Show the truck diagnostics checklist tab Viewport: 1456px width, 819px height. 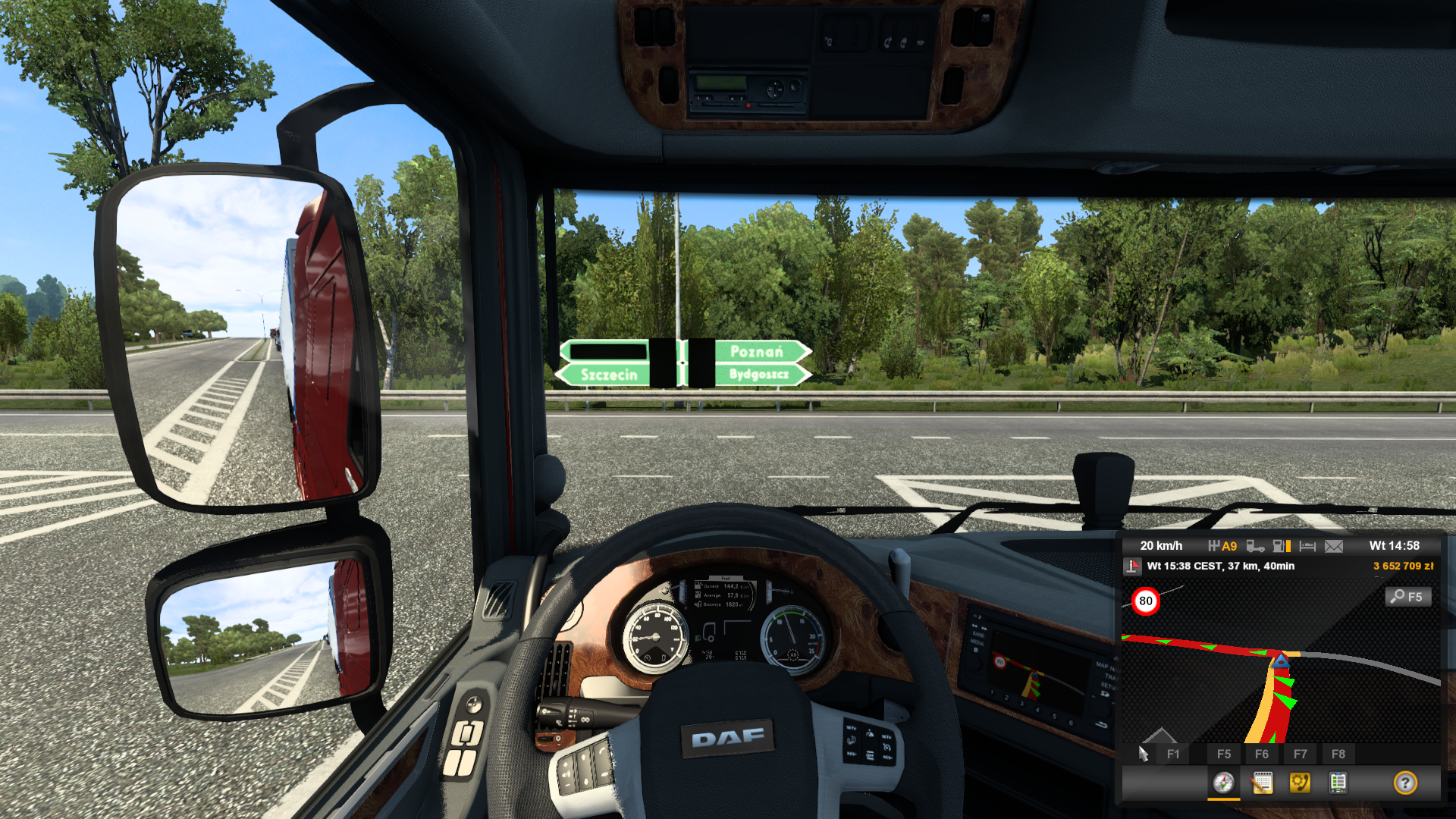(x=1338, y=783)
